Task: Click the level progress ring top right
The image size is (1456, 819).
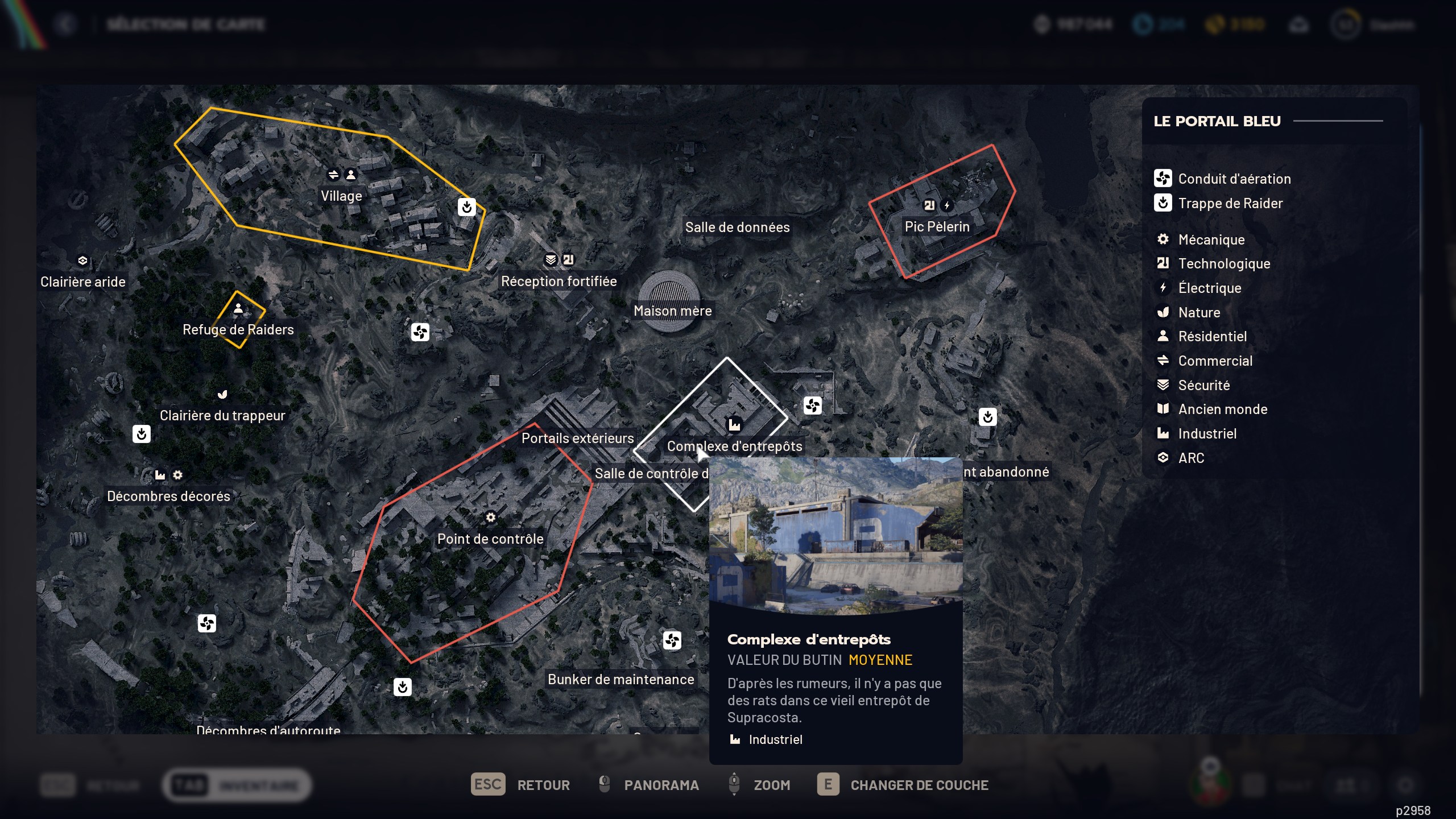Action: click(x=1347, y=24)
